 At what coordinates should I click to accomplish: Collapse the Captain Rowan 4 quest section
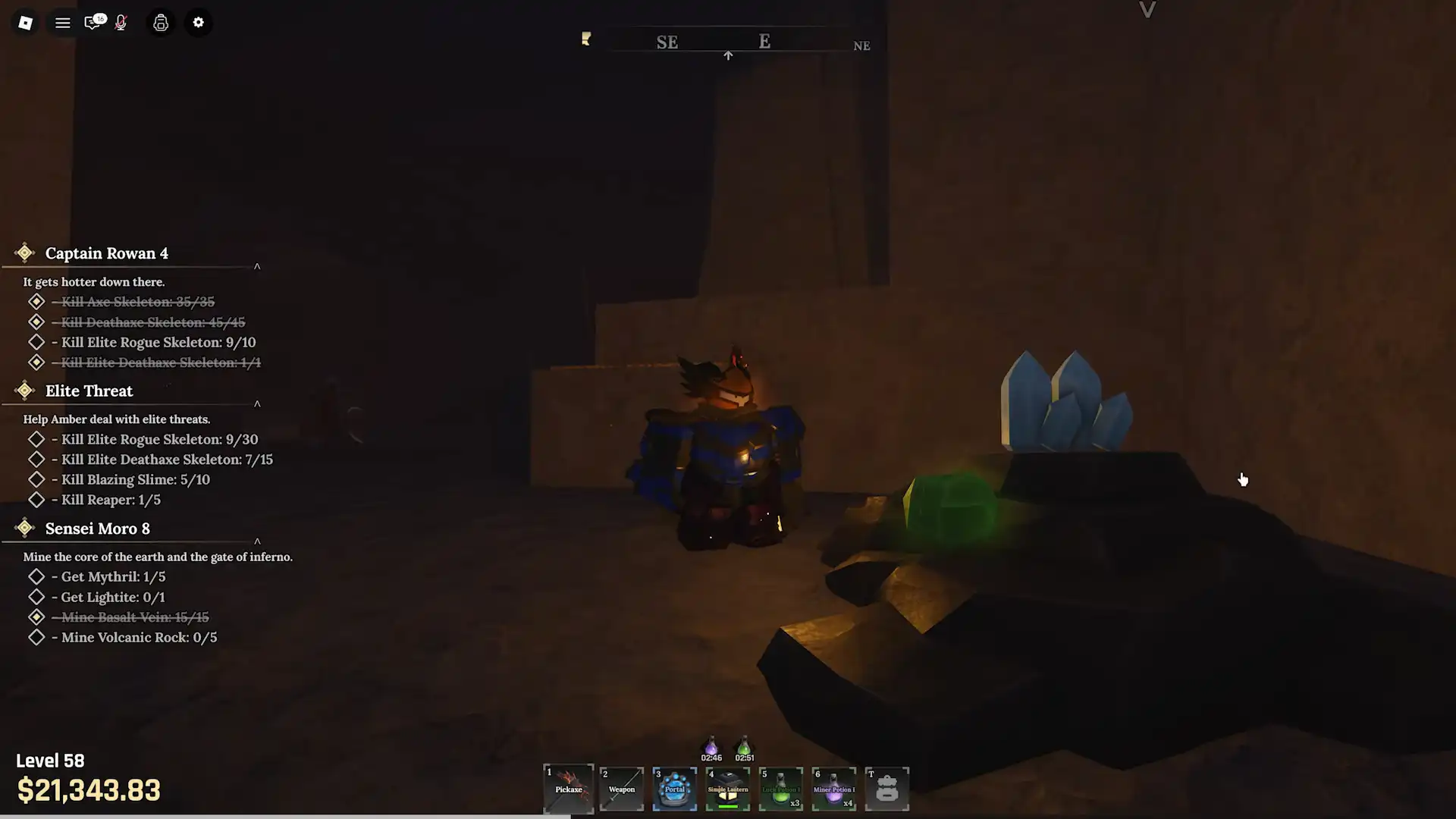click(x=256, y=266)
